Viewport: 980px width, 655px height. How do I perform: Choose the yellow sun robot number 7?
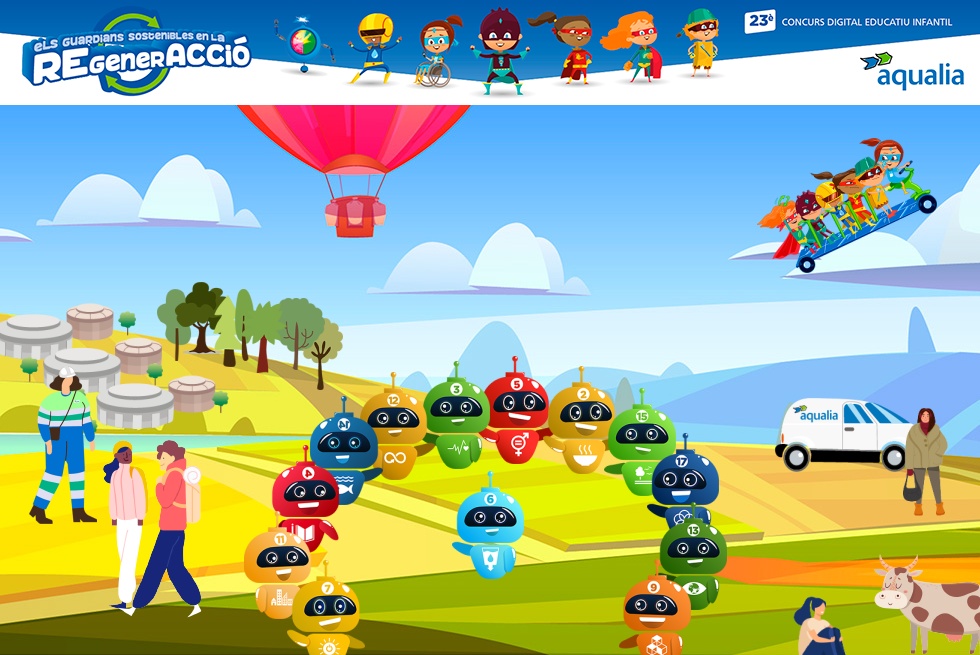pyautogui.click(x=326, y=614)
